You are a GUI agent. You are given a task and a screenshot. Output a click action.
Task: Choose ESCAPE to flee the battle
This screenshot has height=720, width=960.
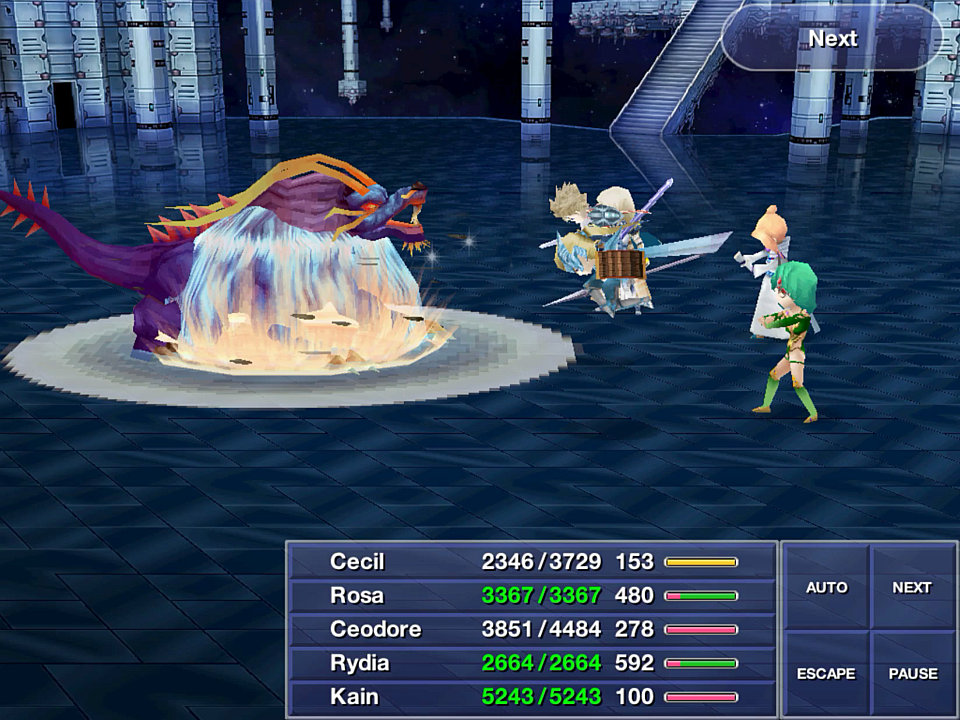(826, 673)
